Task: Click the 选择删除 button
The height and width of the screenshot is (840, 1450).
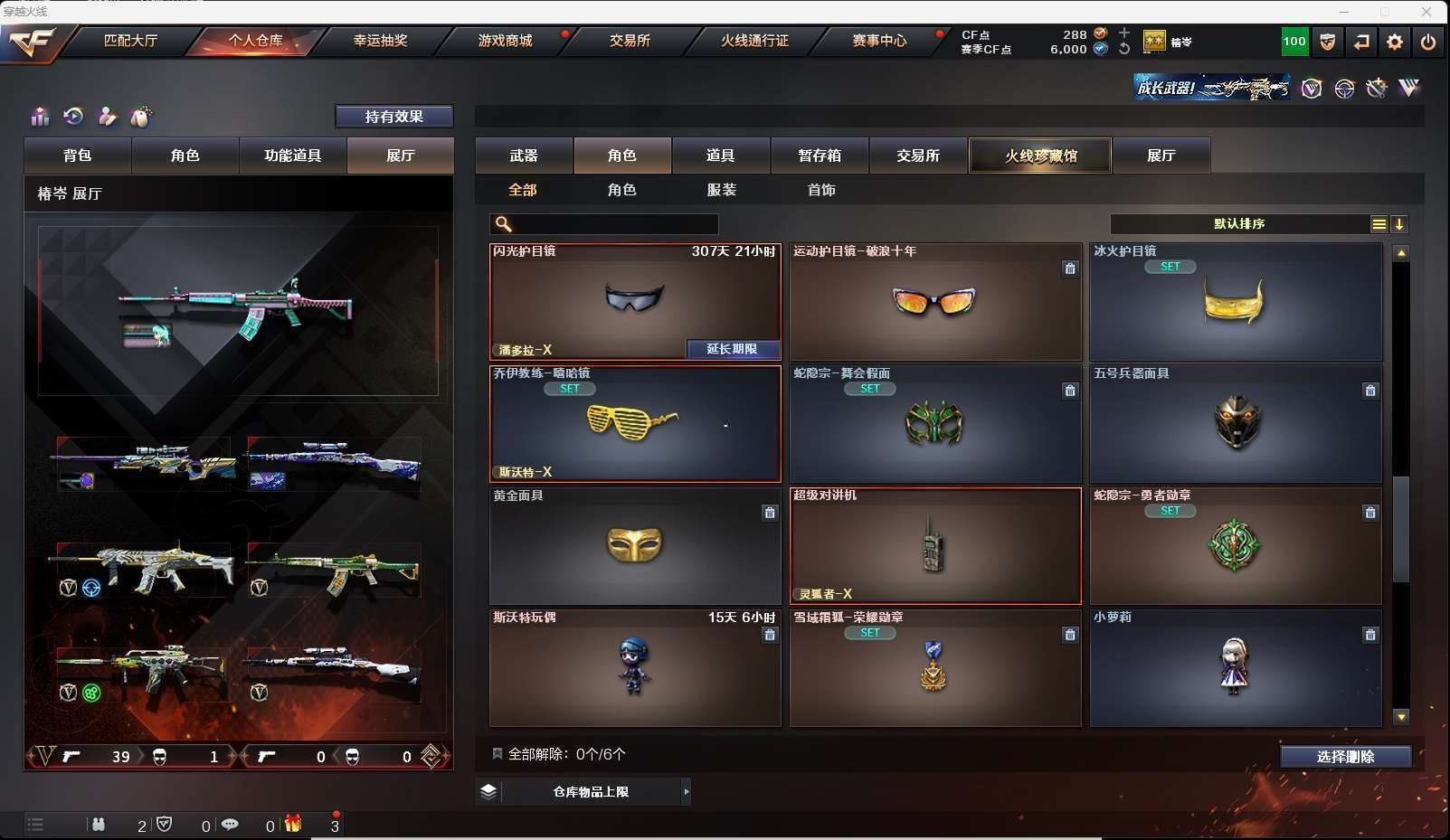Action: pos(1345,757)
